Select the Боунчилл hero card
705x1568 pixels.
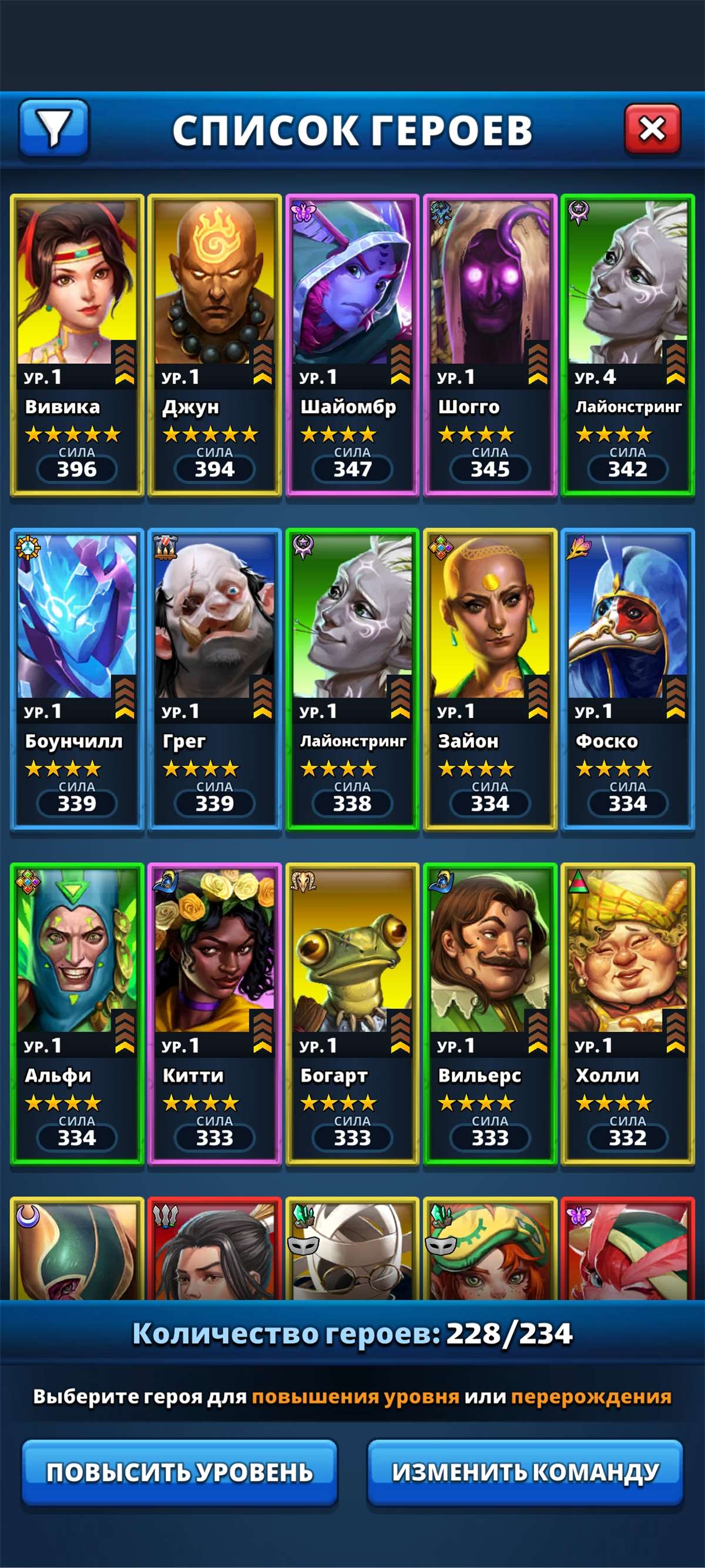(x=77, y=679)
